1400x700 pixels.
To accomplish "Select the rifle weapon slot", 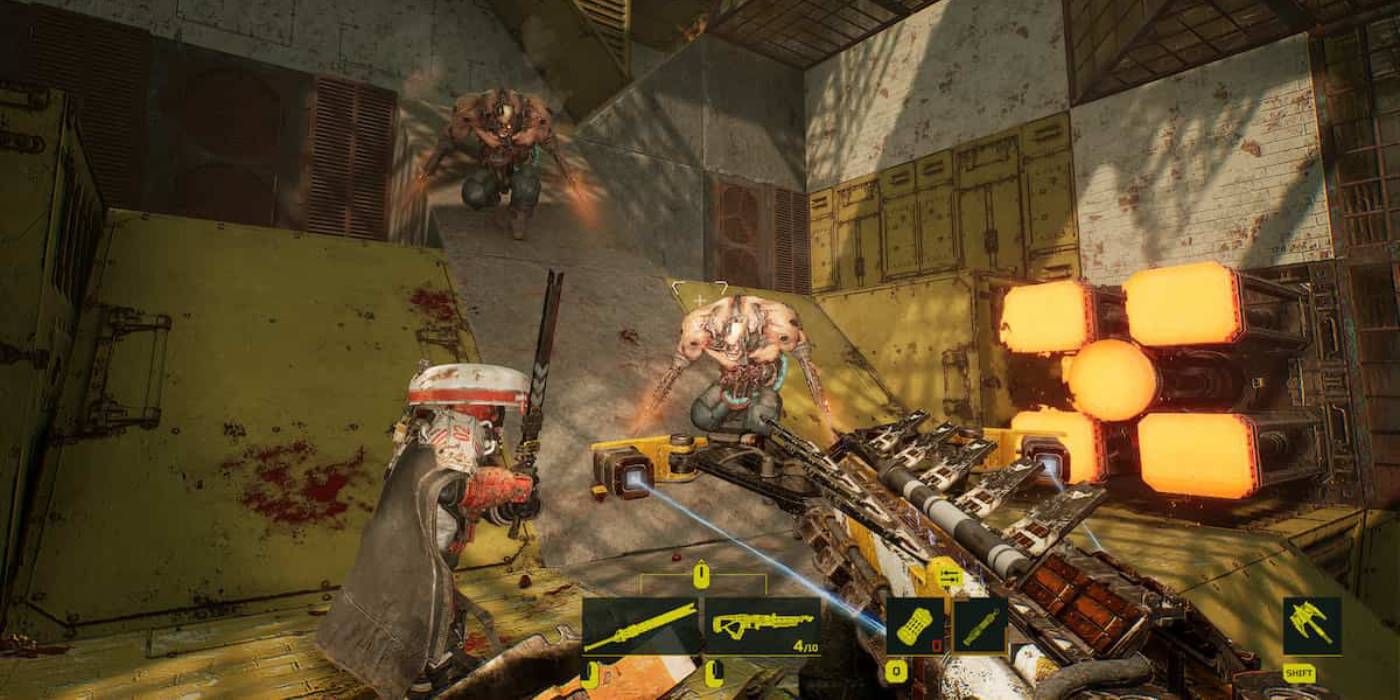I will pyautogui.click(x=763, y=626).
